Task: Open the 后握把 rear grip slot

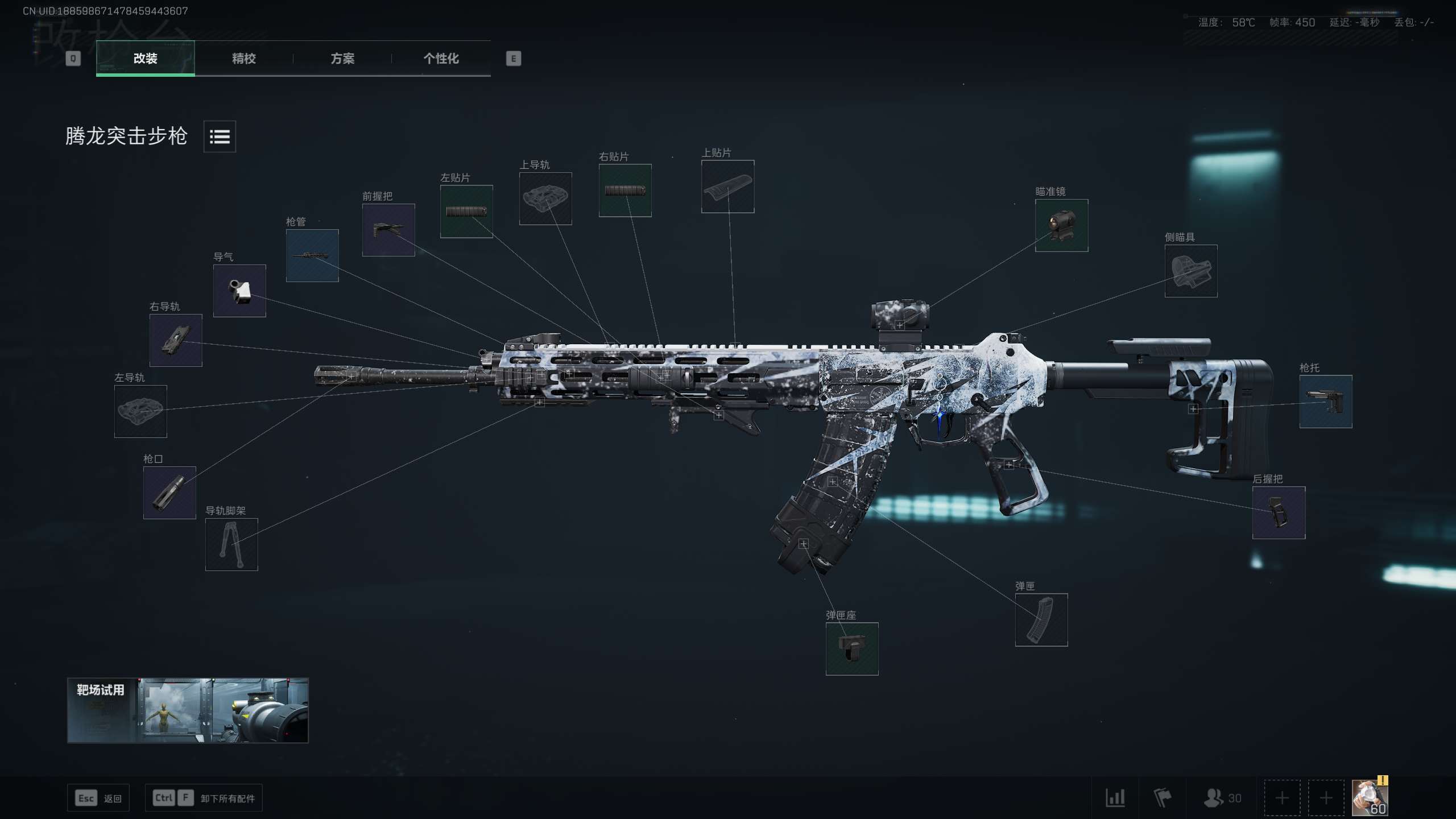Action: click(x=1279, y=512)
